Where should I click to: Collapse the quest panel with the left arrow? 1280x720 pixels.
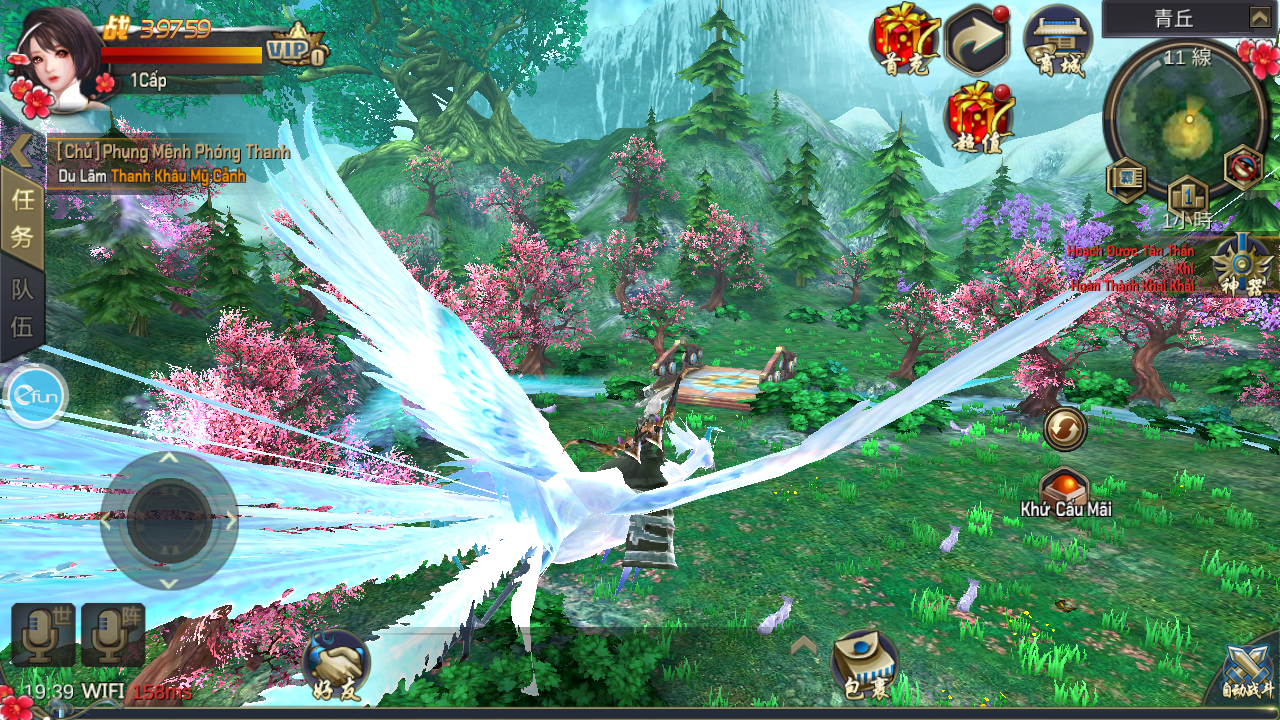click(x=20, y=150)
